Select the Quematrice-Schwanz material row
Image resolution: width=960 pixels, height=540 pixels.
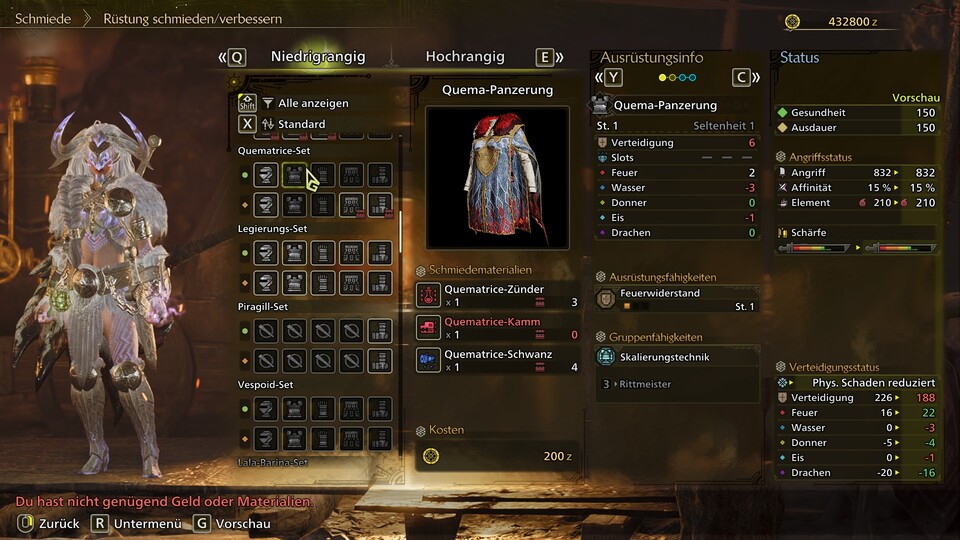tap(498, 360)
